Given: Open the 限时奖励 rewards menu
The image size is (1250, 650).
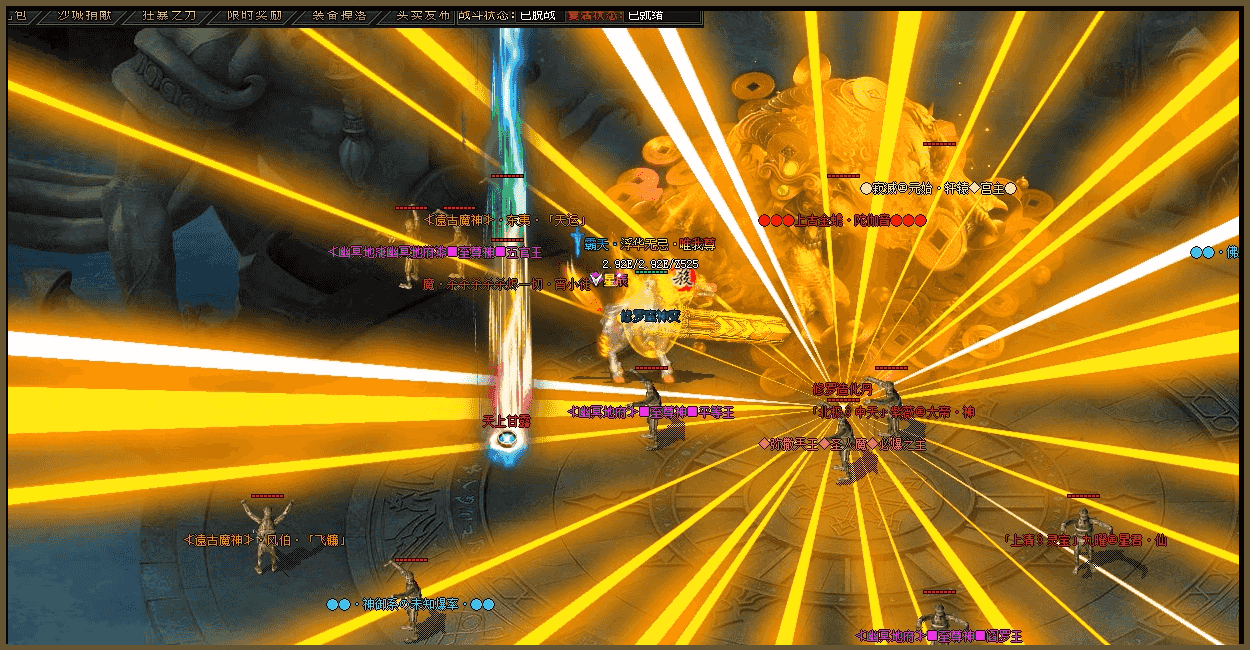Looking at the screenshot, I should [x=254, y=15].
